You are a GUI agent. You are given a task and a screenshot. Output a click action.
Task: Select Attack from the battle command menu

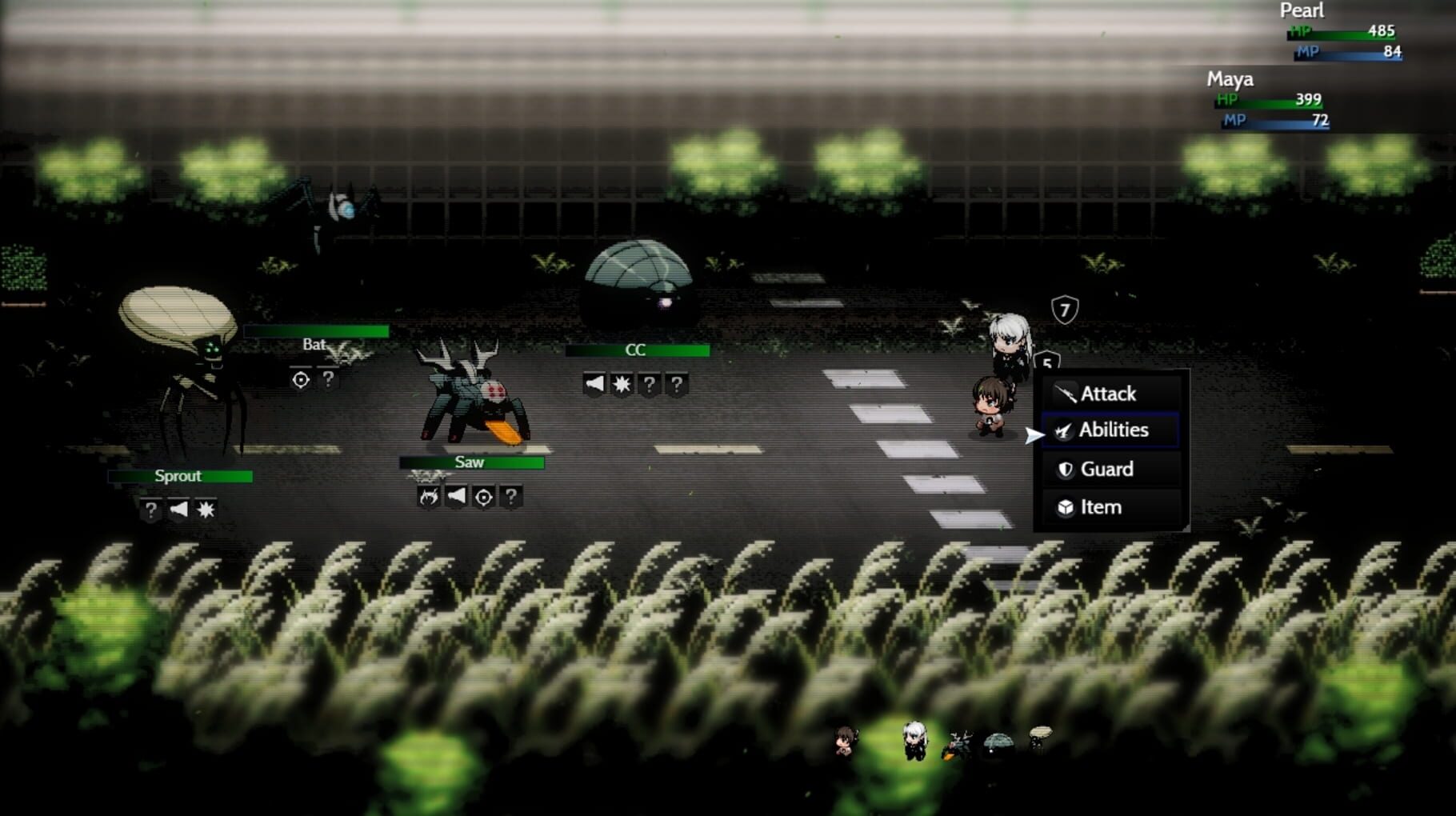click(1110, 393)
